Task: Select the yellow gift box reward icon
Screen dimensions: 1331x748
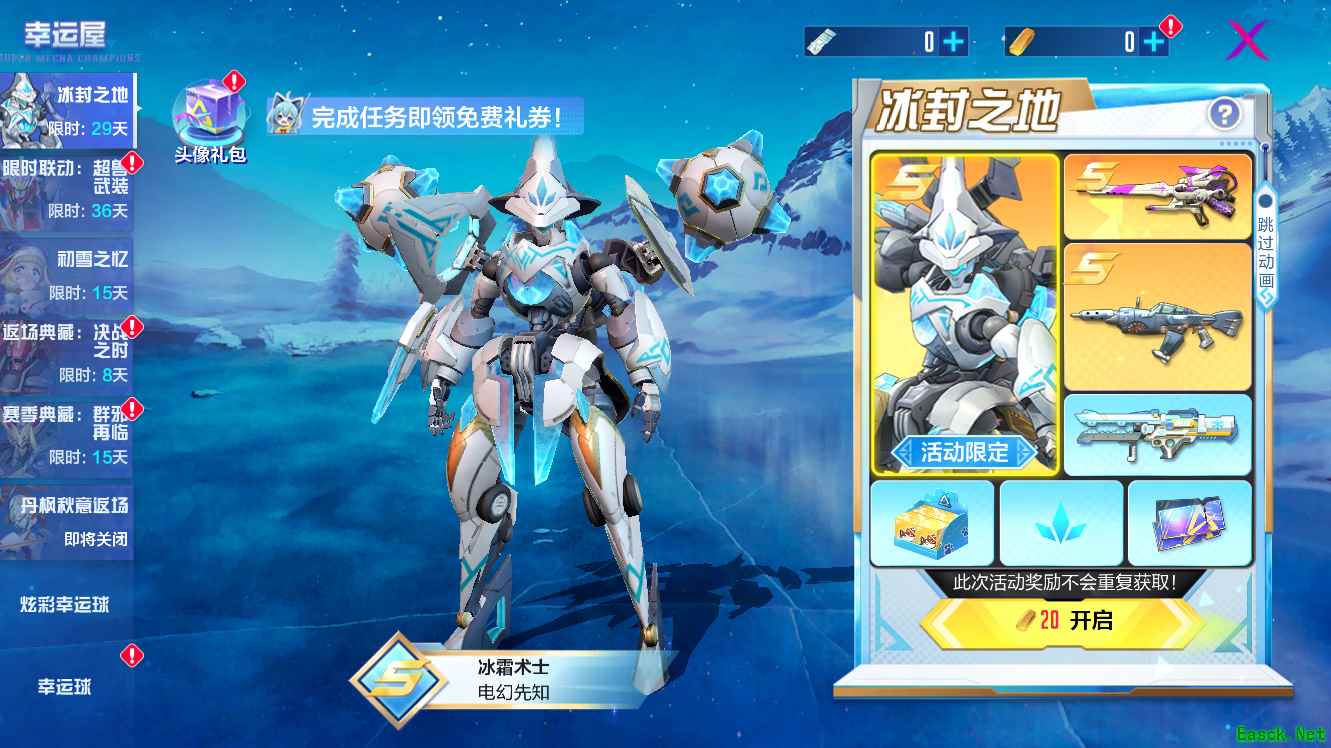Action: click(x=934, y=525)
